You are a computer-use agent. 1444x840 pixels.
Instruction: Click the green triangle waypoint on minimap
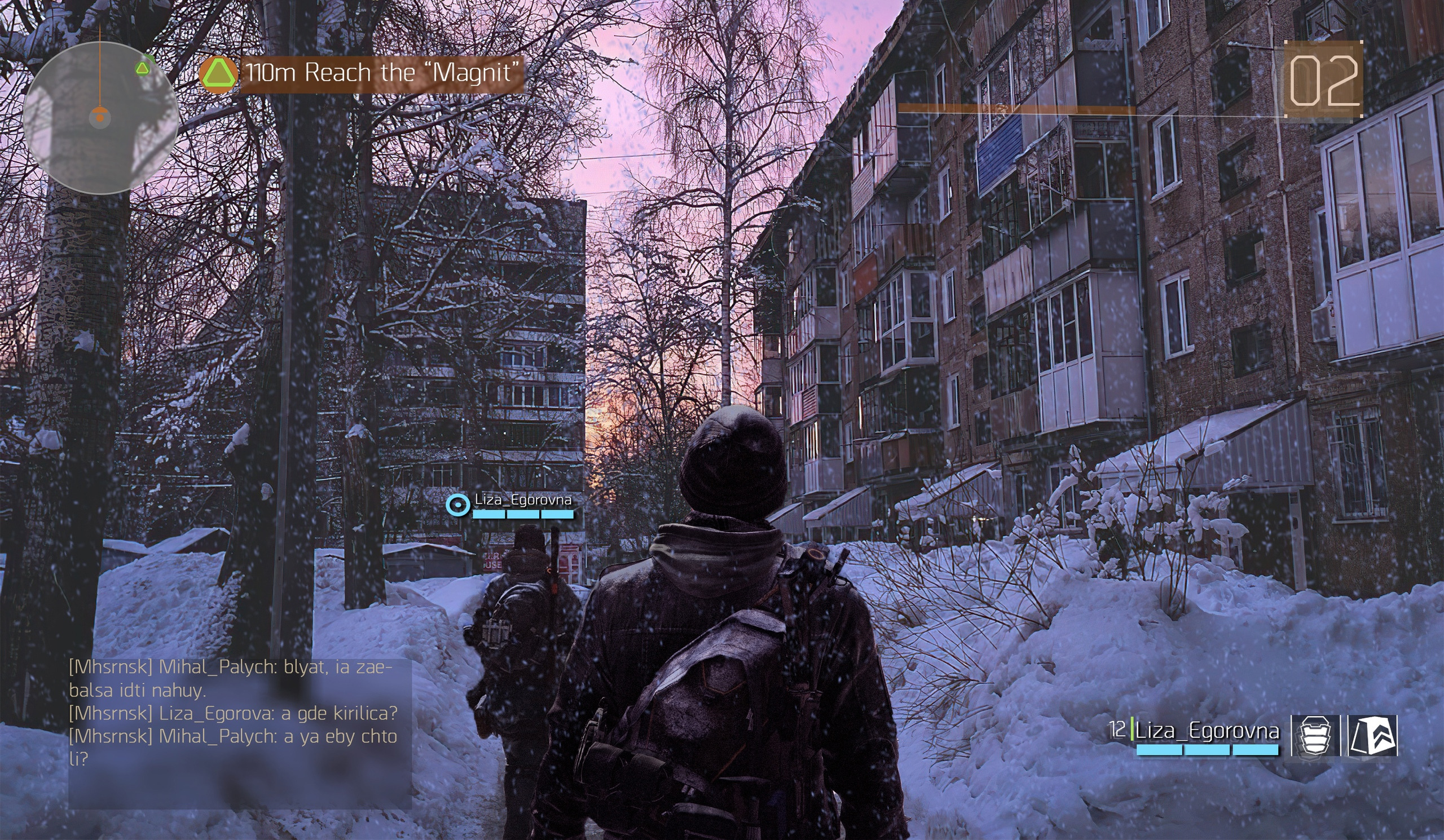coord(142,69)
